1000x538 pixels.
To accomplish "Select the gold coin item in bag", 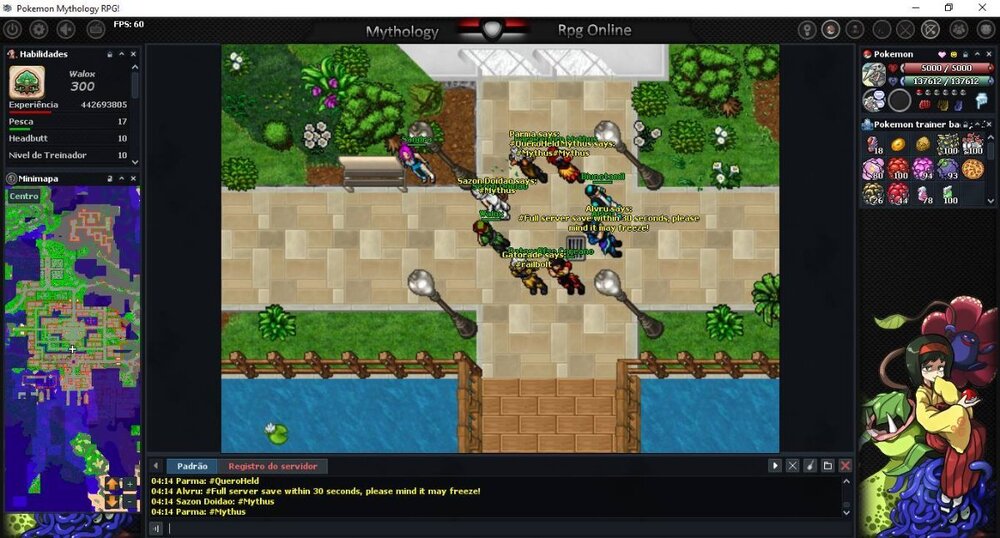I will [897, 146].
